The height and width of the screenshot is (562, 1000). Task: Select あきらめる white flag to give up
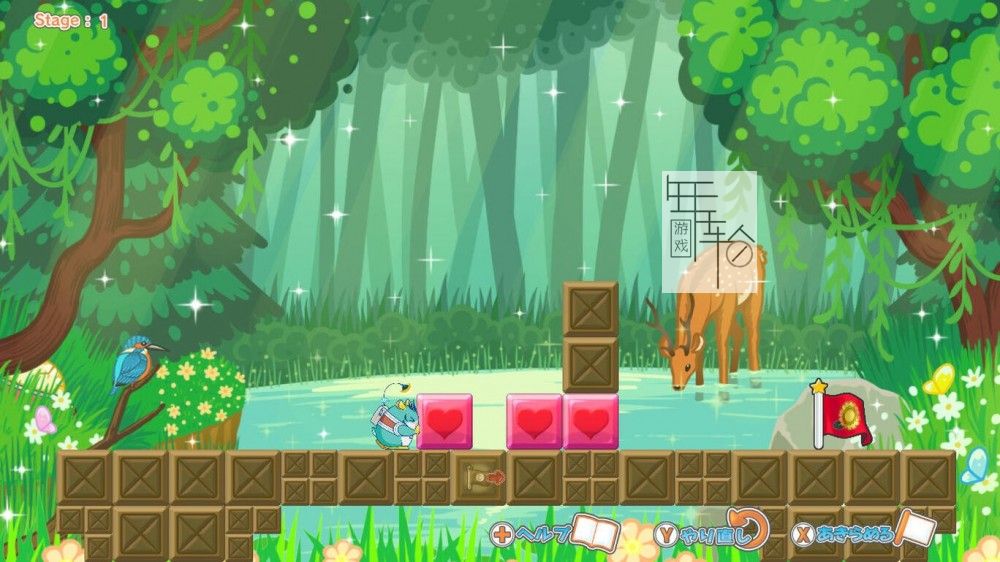tap(915, 529)
